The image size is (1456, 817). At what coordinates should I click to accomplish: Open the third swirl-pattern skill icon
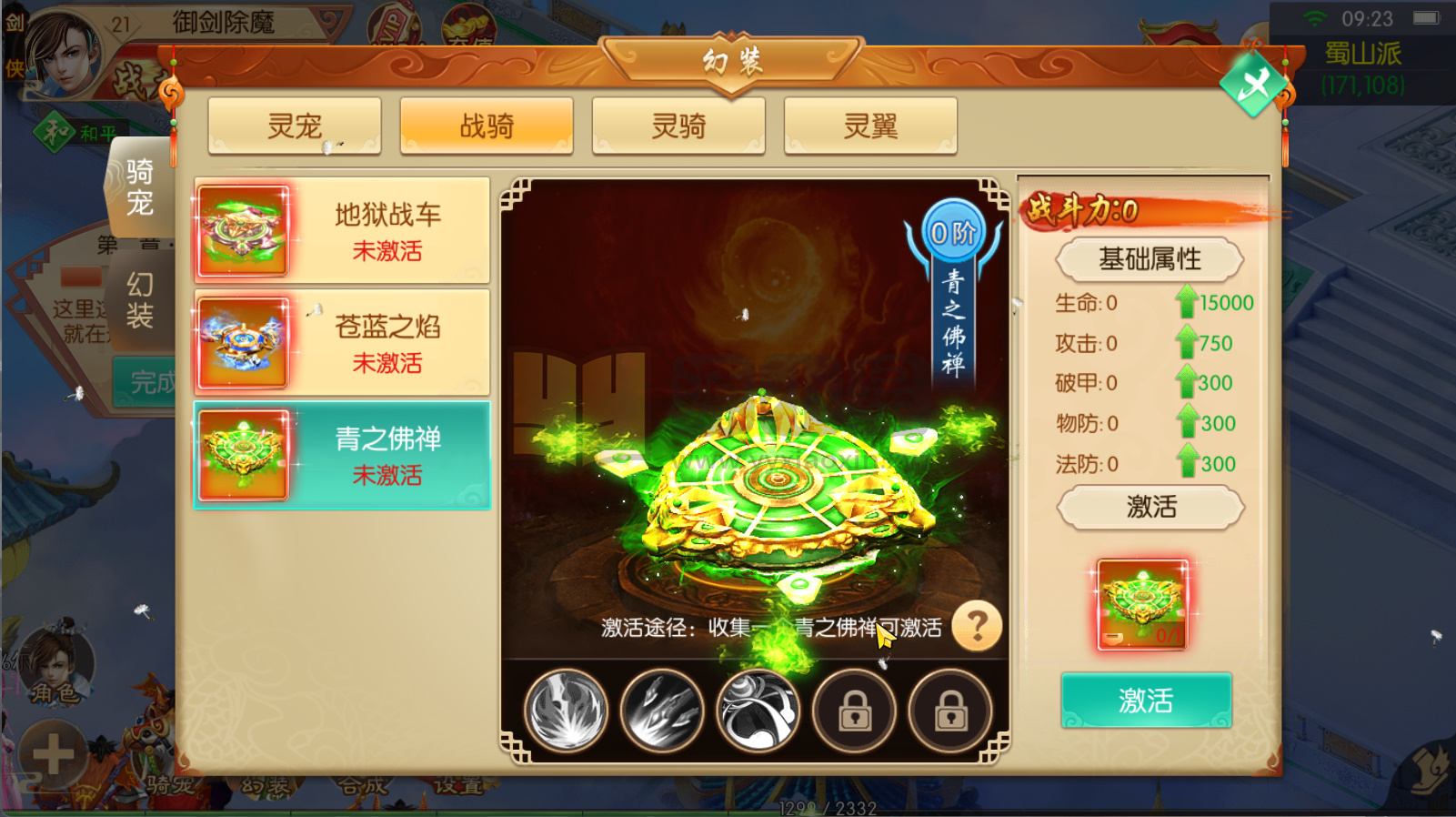[758, 711]
